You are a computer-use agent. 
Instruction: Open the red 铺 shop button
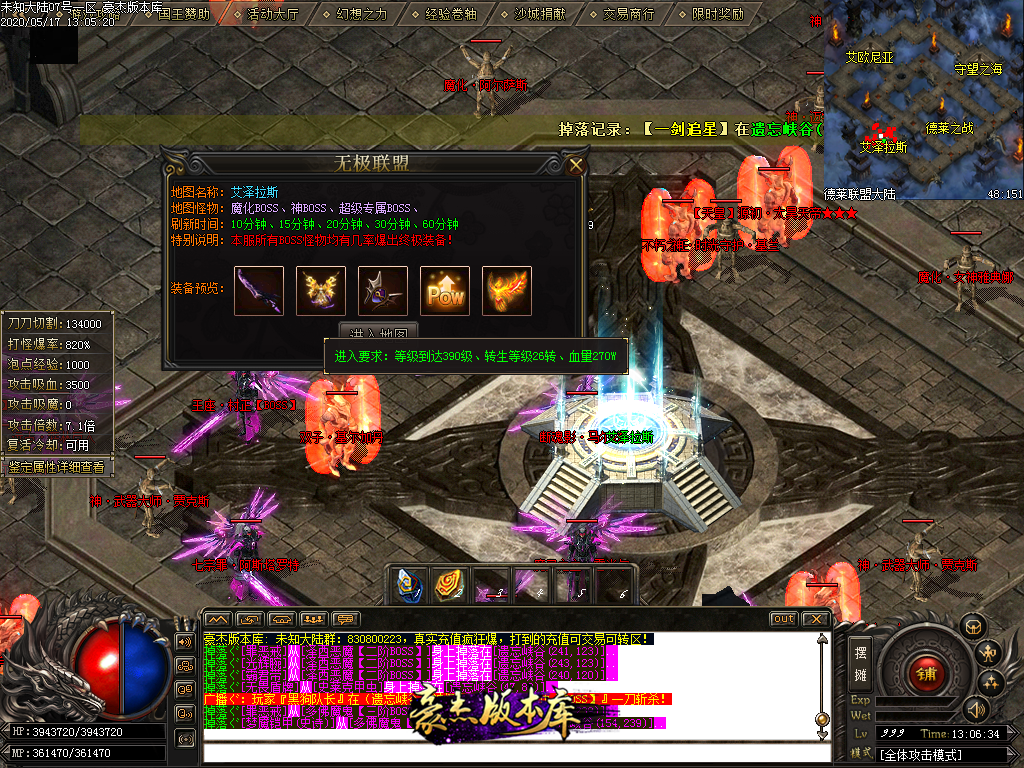click(925, 672)
